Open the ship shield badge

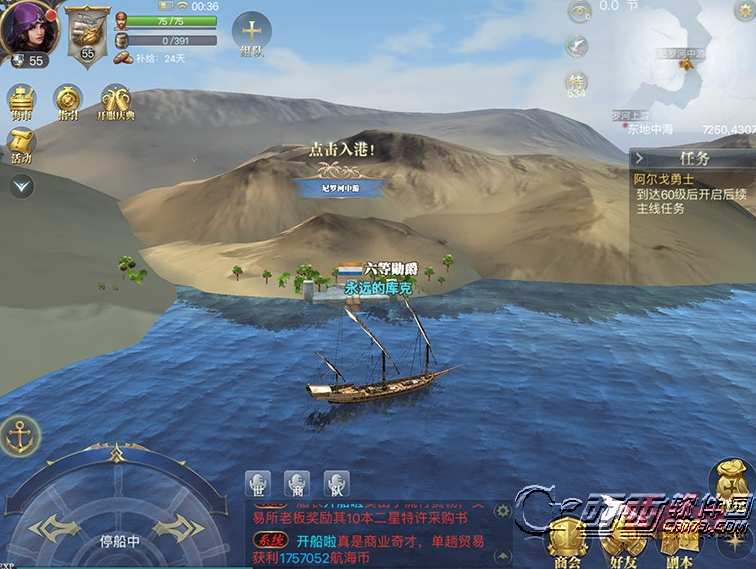[88, 34]
